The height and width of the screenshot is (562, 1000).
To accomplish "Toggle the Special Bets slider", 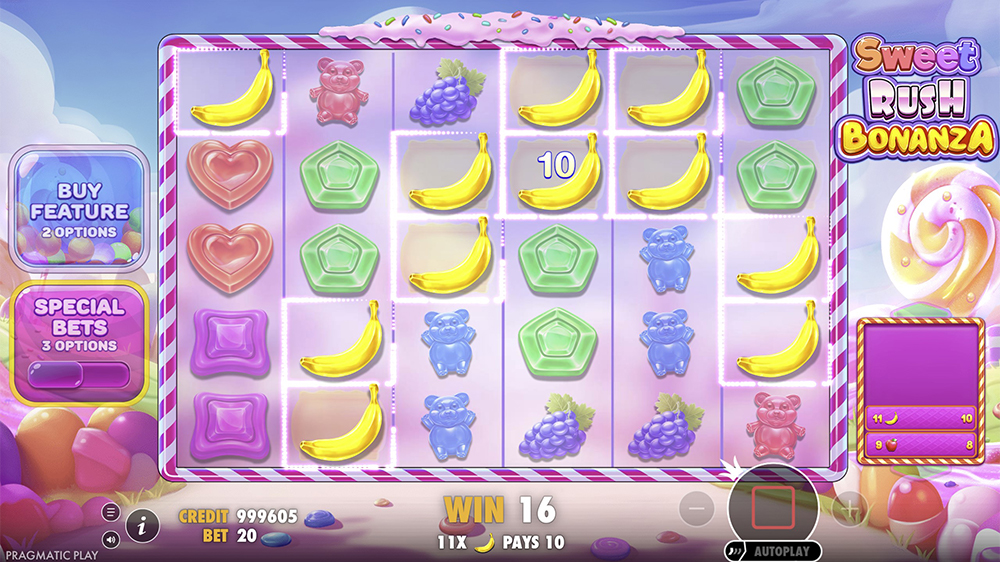I will (79, 373).
